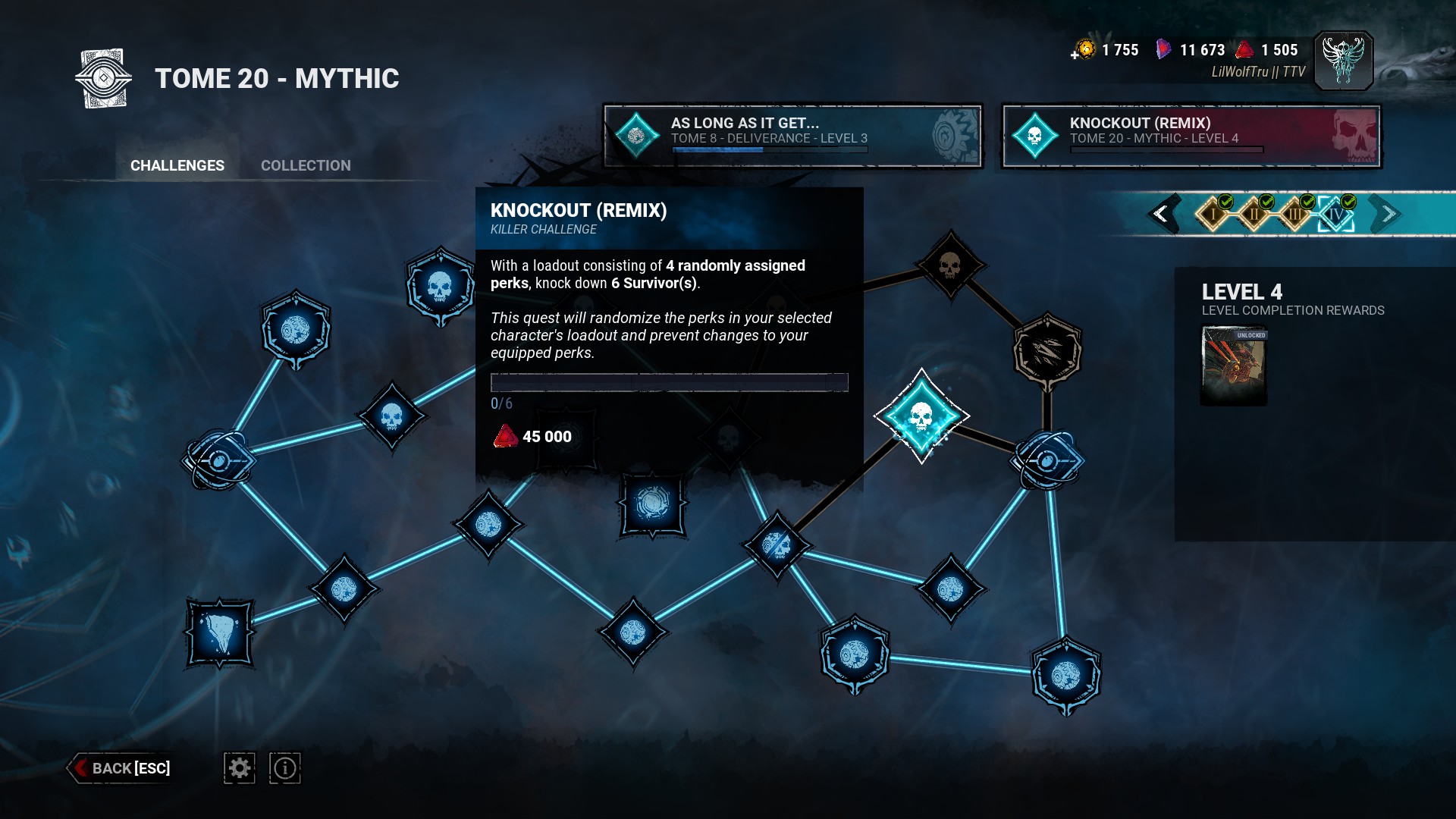Select Level I diamond
1456x819 pixels.
tap(1213, 214)
